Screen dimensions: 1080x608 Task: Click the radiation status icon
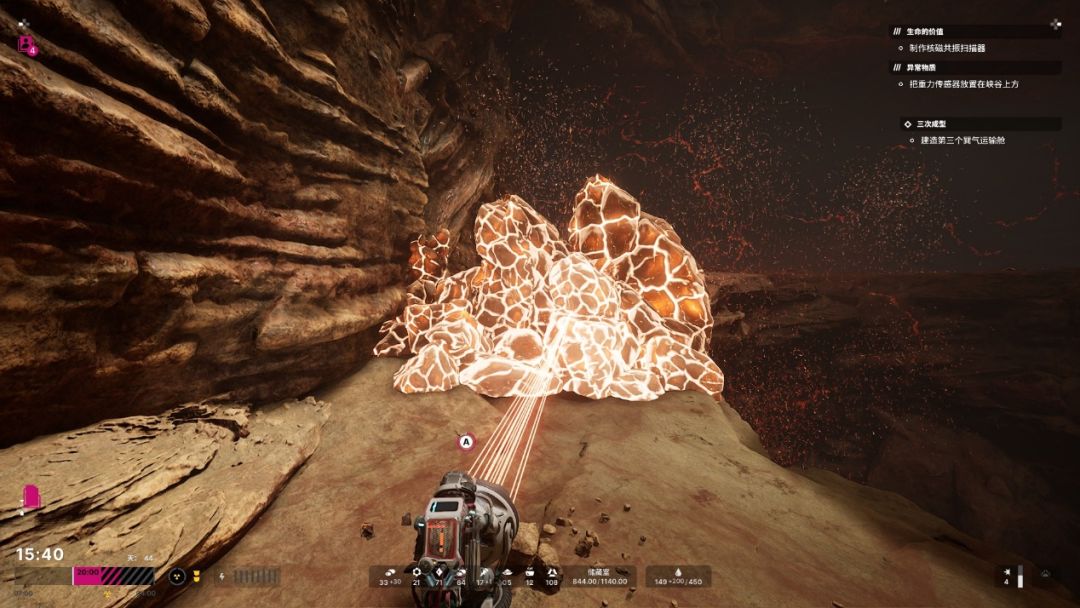point(177,576)
